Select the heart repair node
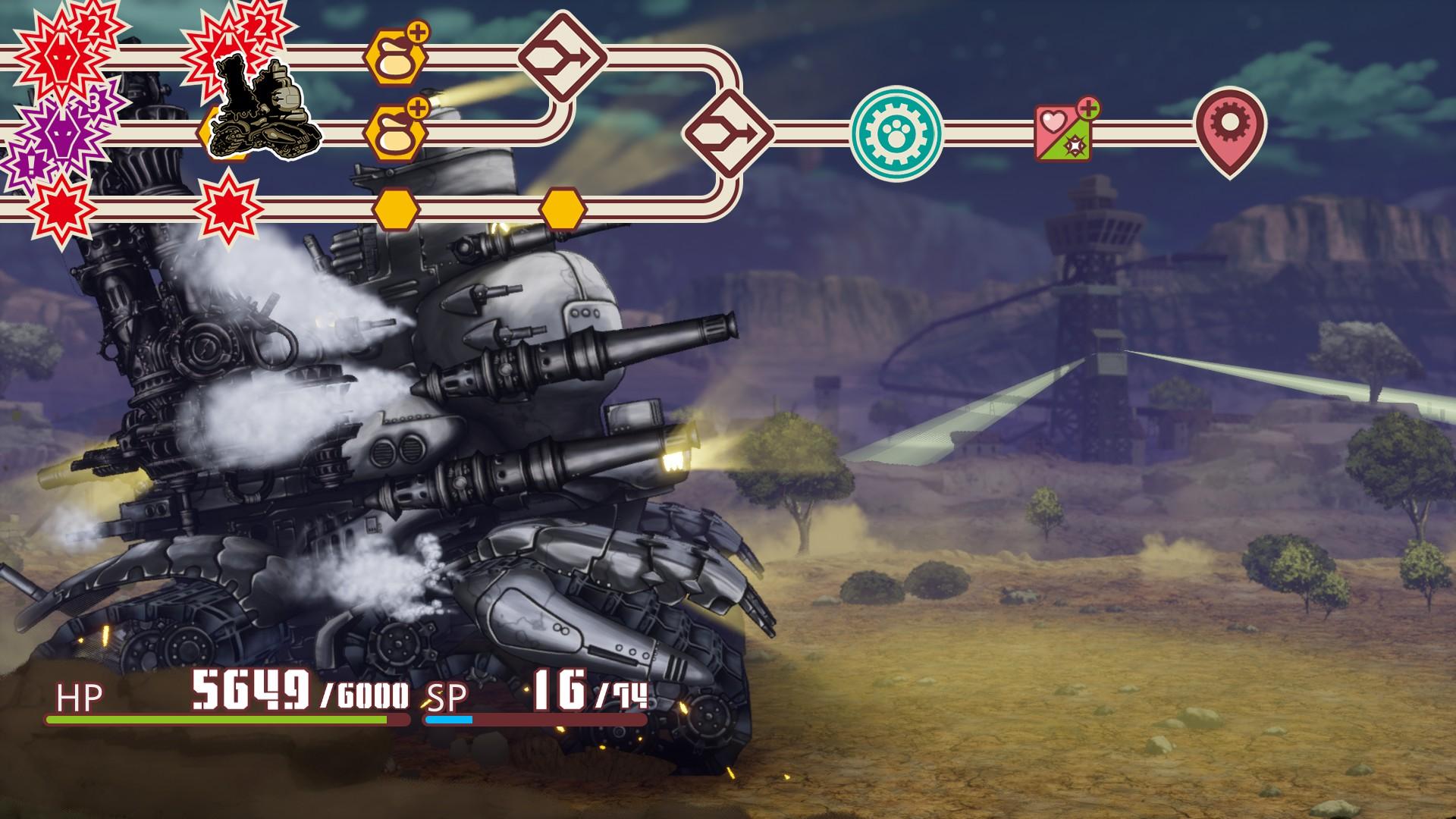Image resolution: width=1456 pixels, height=819 pixels. [x=1065, y=133]
